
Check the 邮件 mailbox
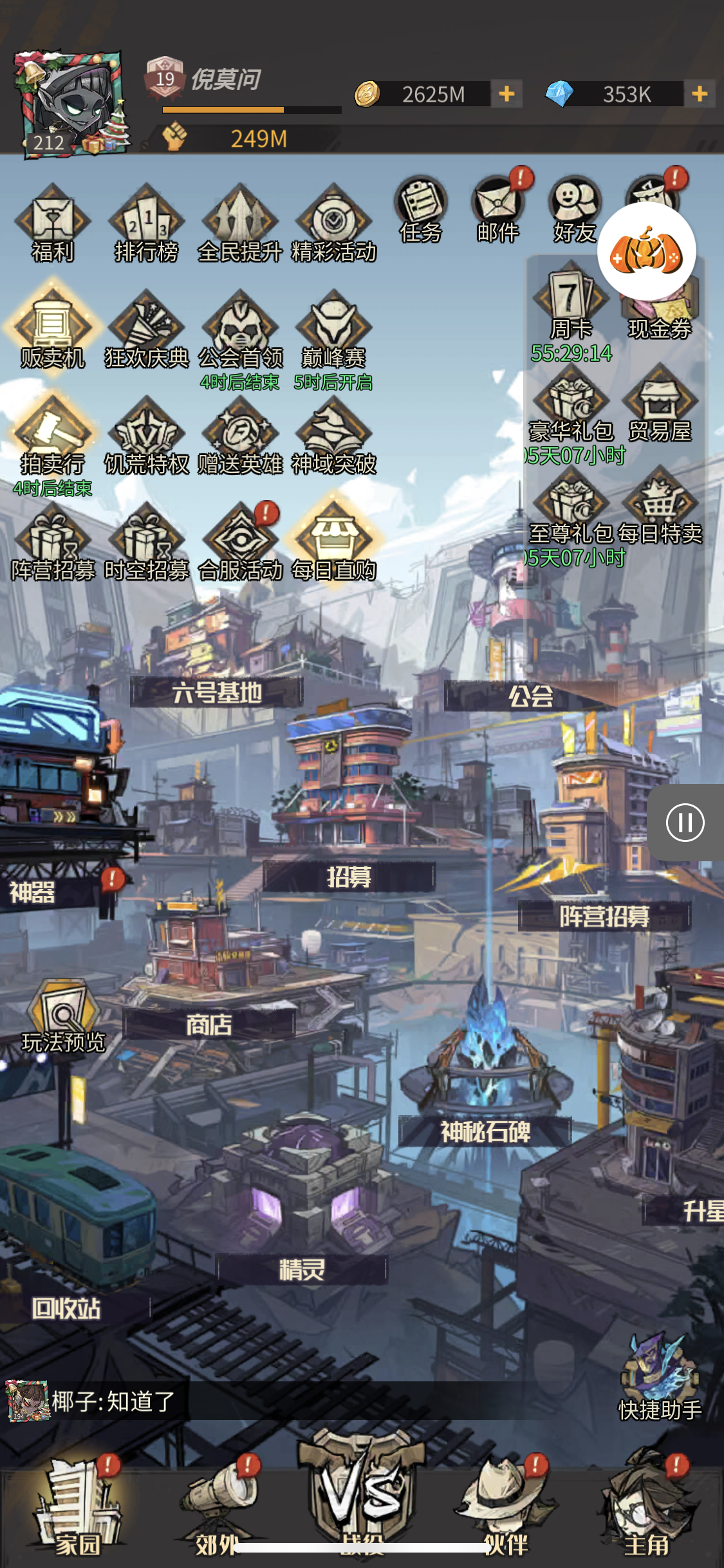[497, 210]
